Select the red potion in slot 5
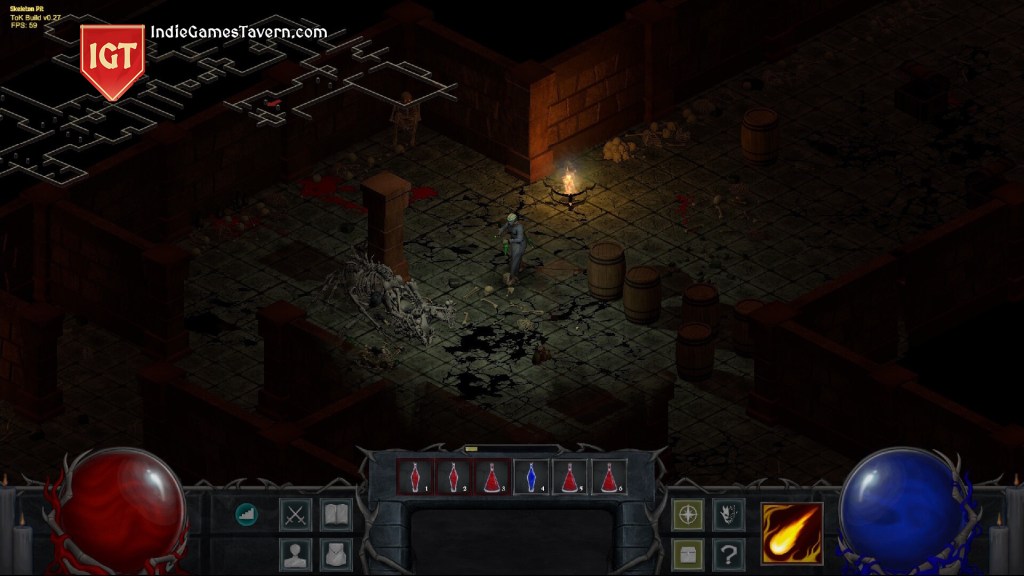This screenshot has width=1024, height=576. pyautogui.click(x=571, y=478)
